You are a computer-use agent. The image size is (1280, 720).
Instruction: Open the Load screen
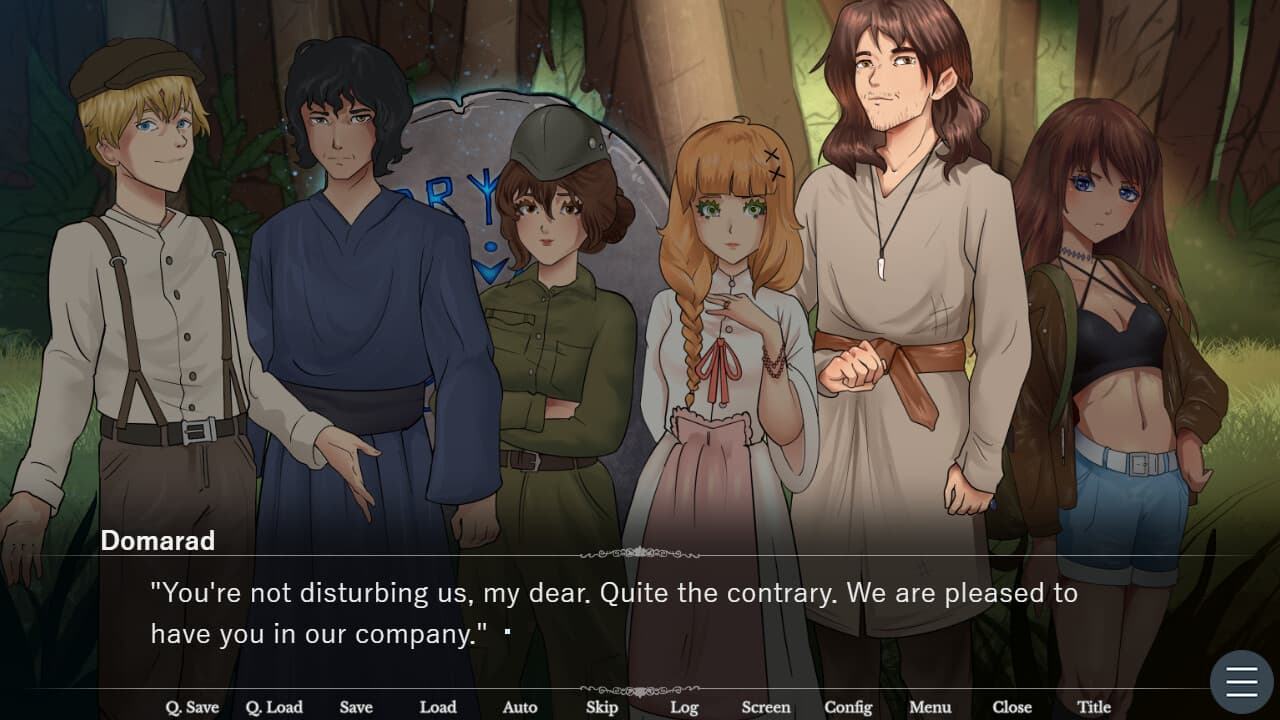point(437,707)
